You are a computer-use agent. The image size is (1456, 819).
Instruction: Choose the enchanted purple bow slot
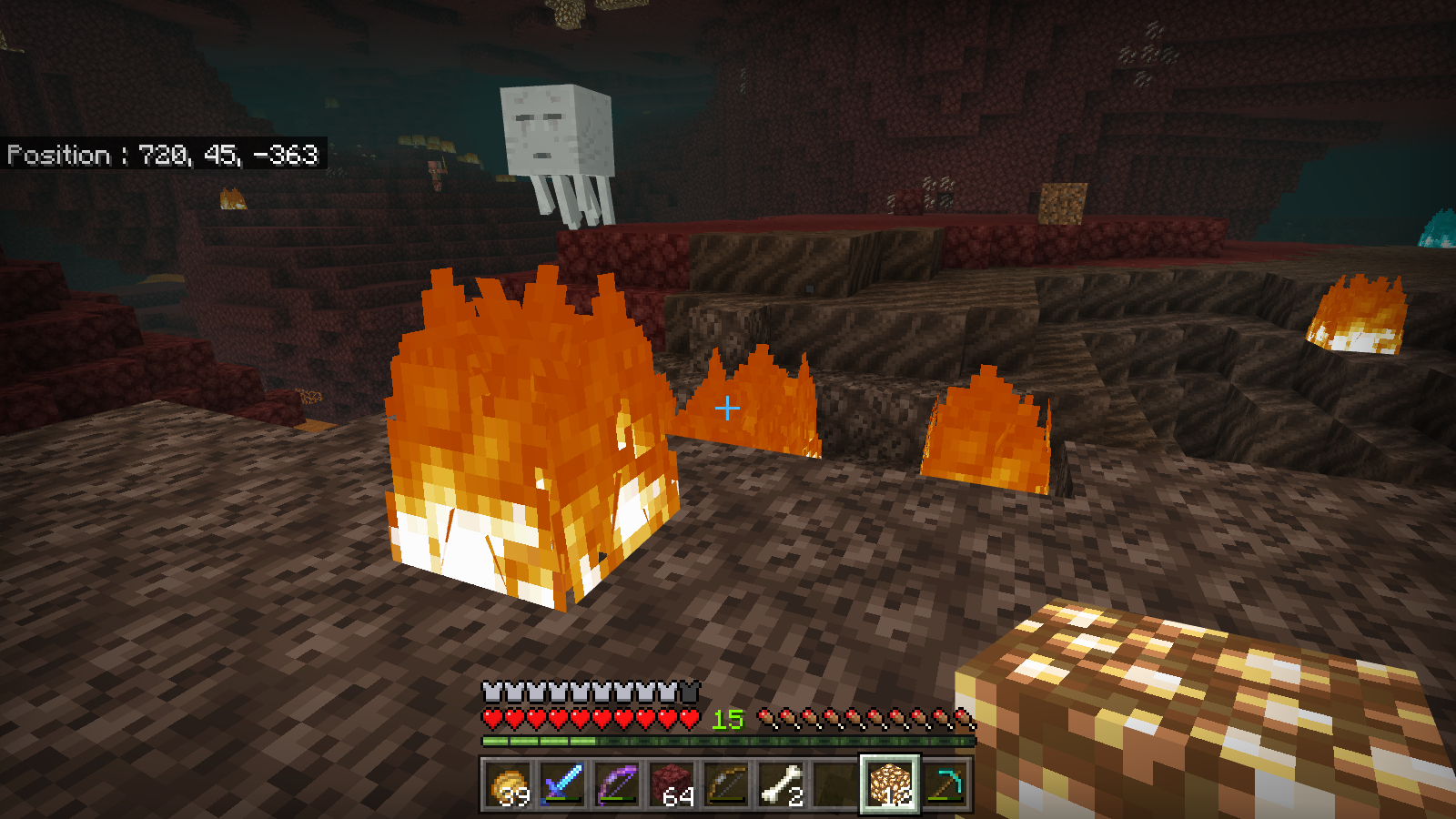[x=617, y=784]
